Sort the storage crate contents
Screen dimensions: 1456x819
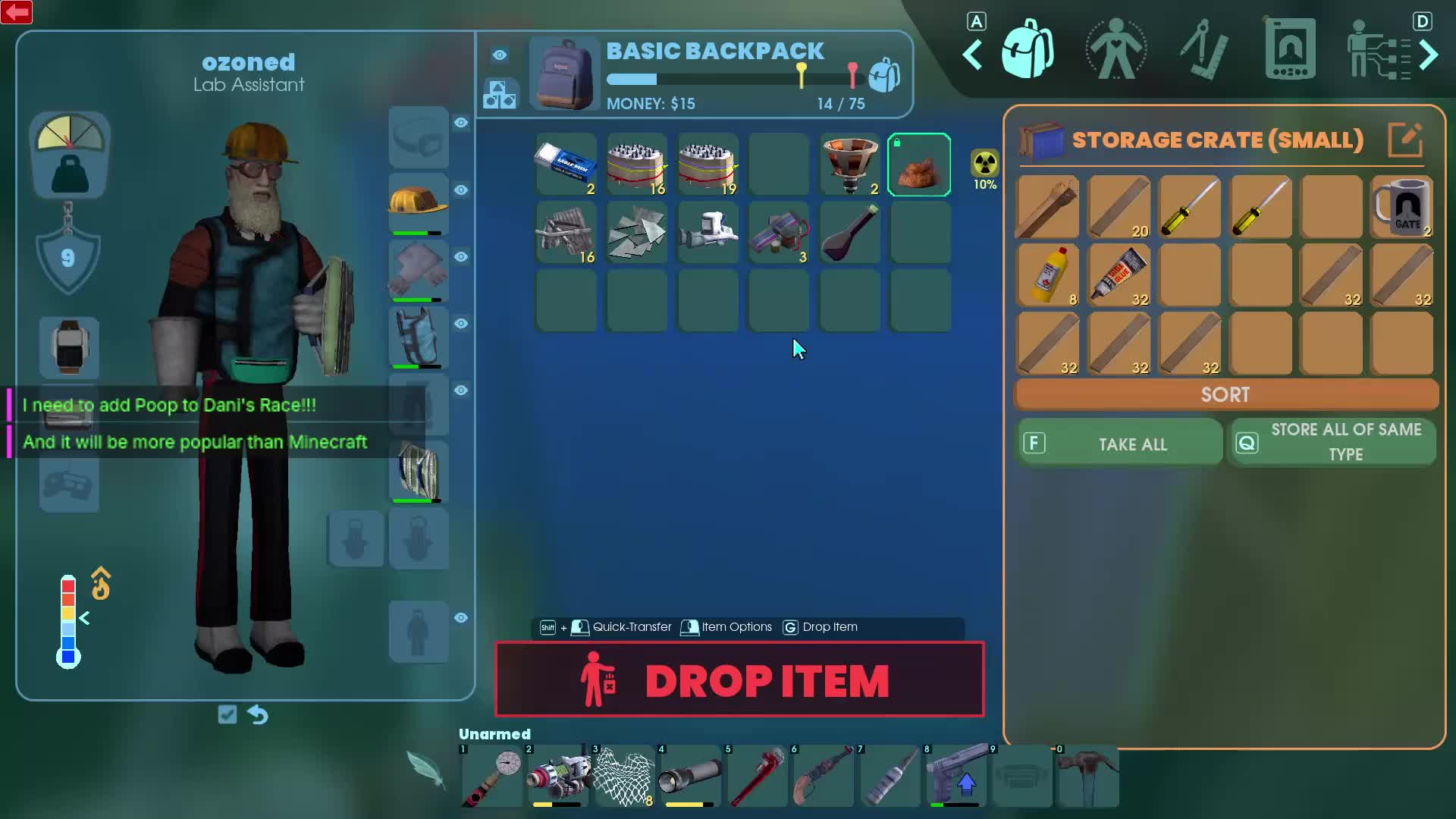pos(1225,394)
